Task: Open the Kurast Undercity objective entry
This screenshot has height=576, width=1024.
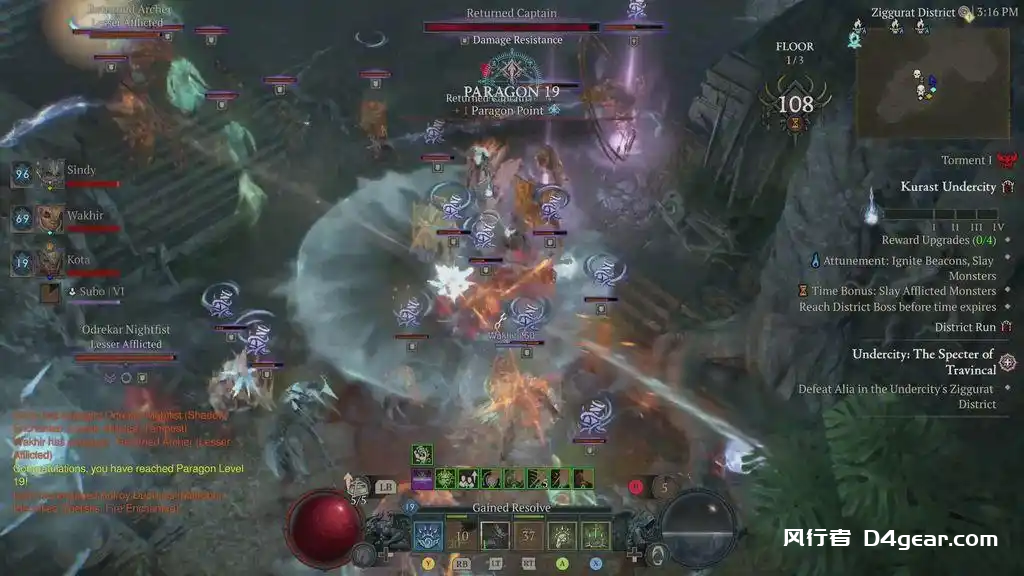Action: pos(947,187)
